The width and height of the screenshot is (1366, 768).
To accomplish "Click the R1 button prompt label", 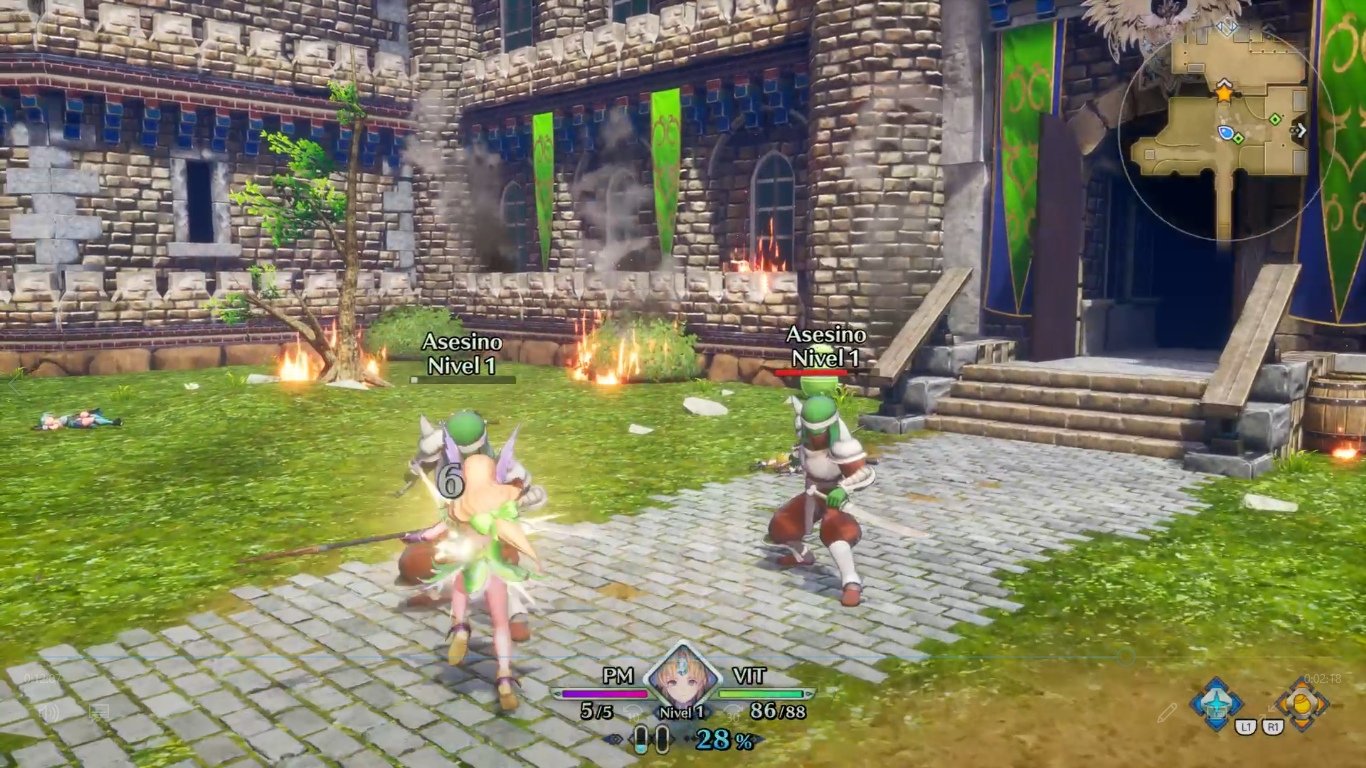I will pyautogui.click(x=1273, y=726).
